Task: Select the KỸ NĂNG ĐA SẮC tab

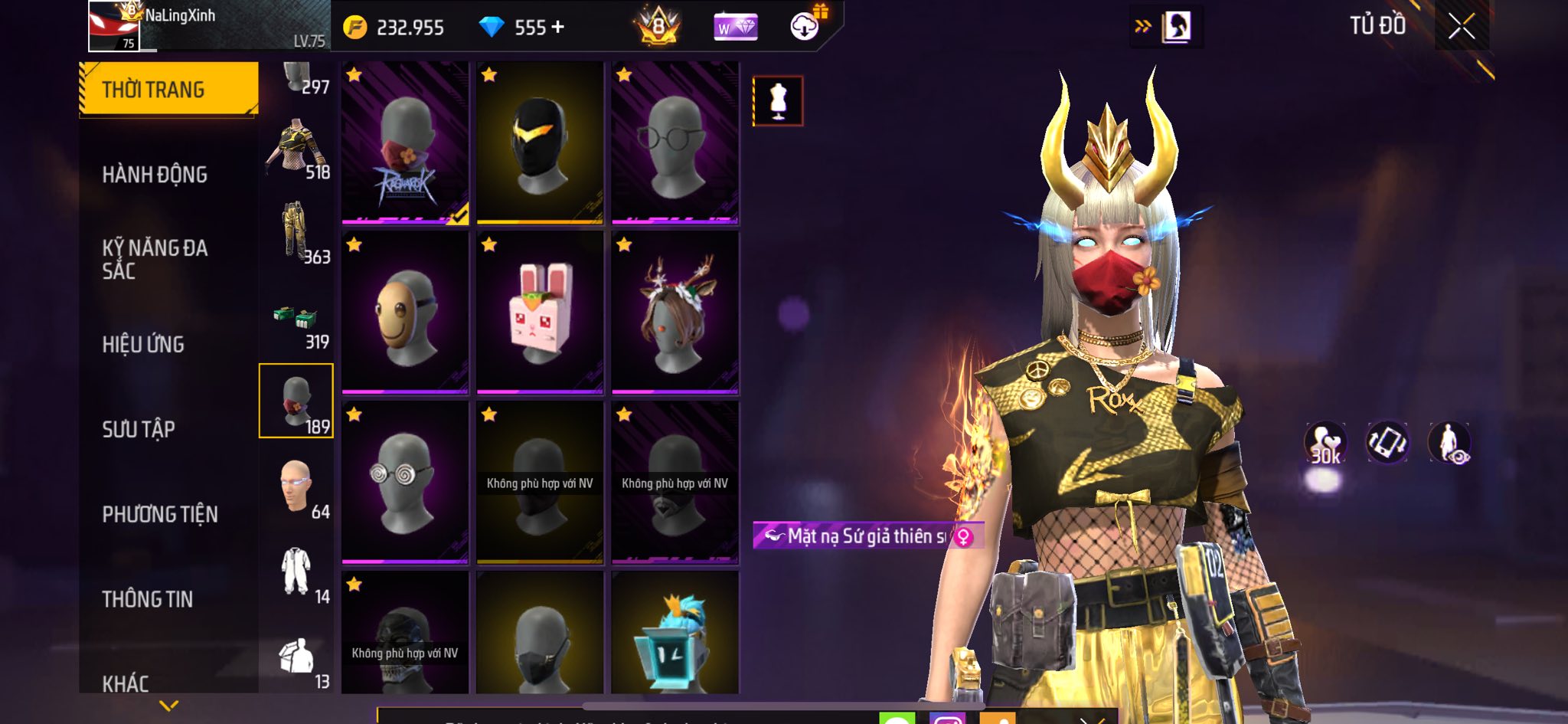Action: click(155, 259)
